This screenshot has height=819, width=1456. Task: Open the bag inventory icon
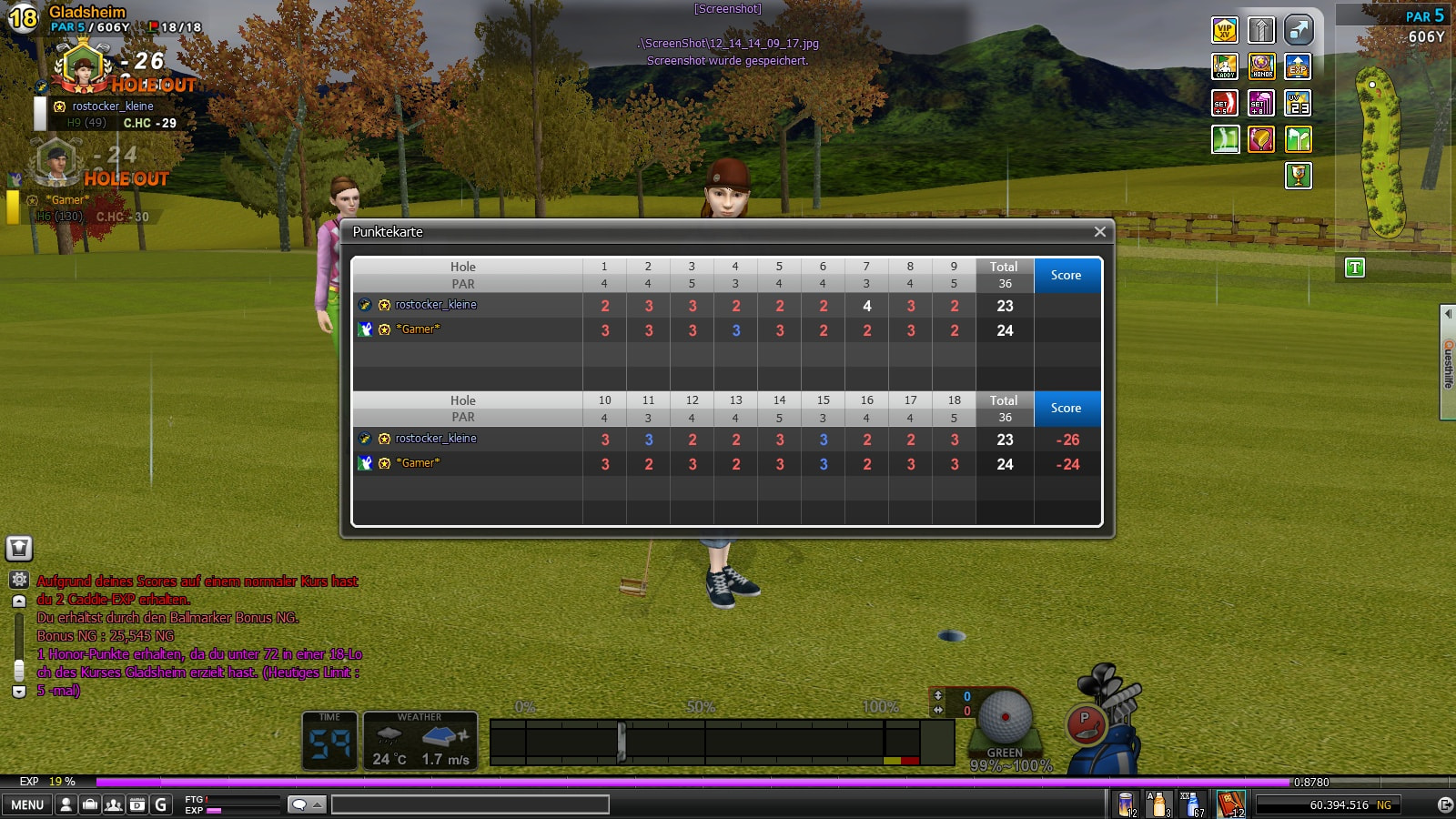(x=90, y=804)
